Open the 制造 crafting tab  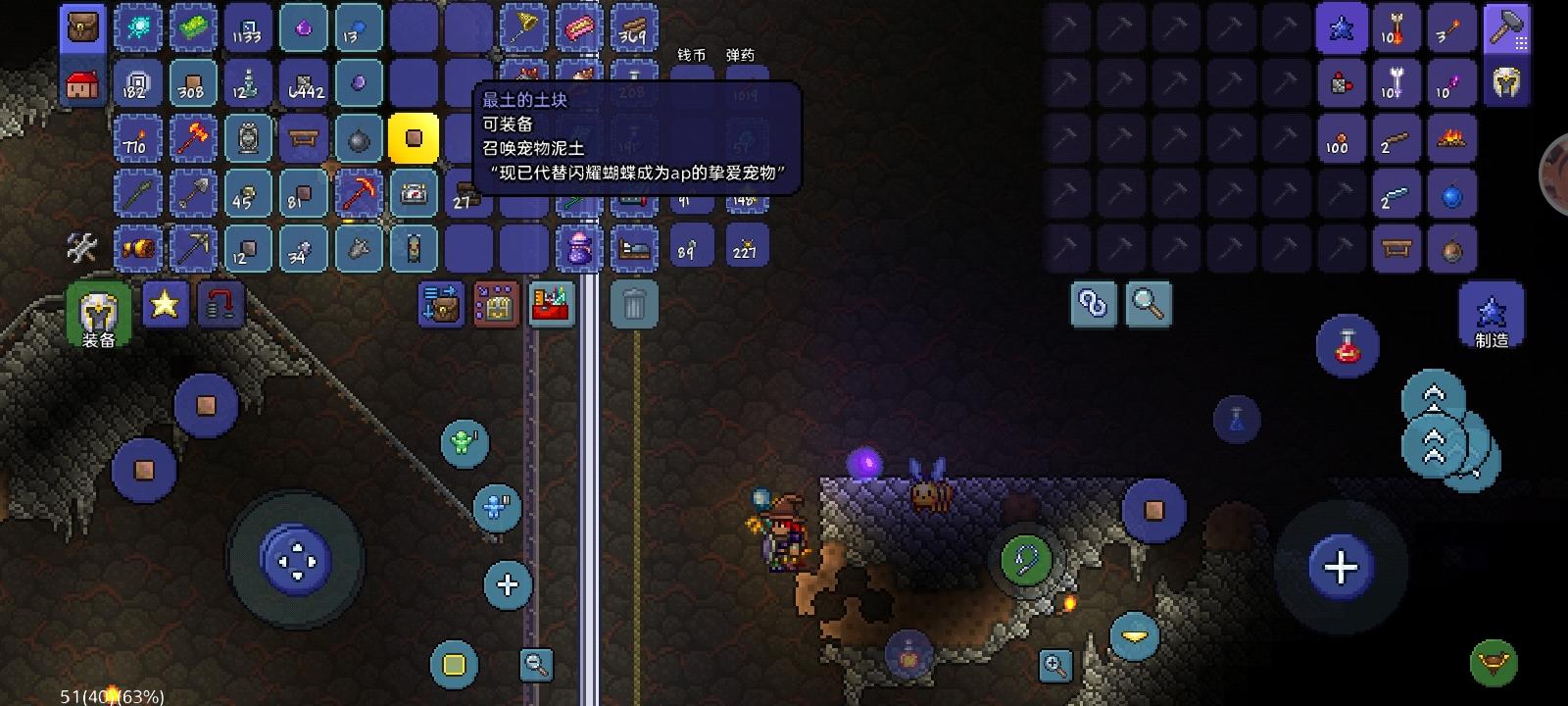[x=1492, y=312]
